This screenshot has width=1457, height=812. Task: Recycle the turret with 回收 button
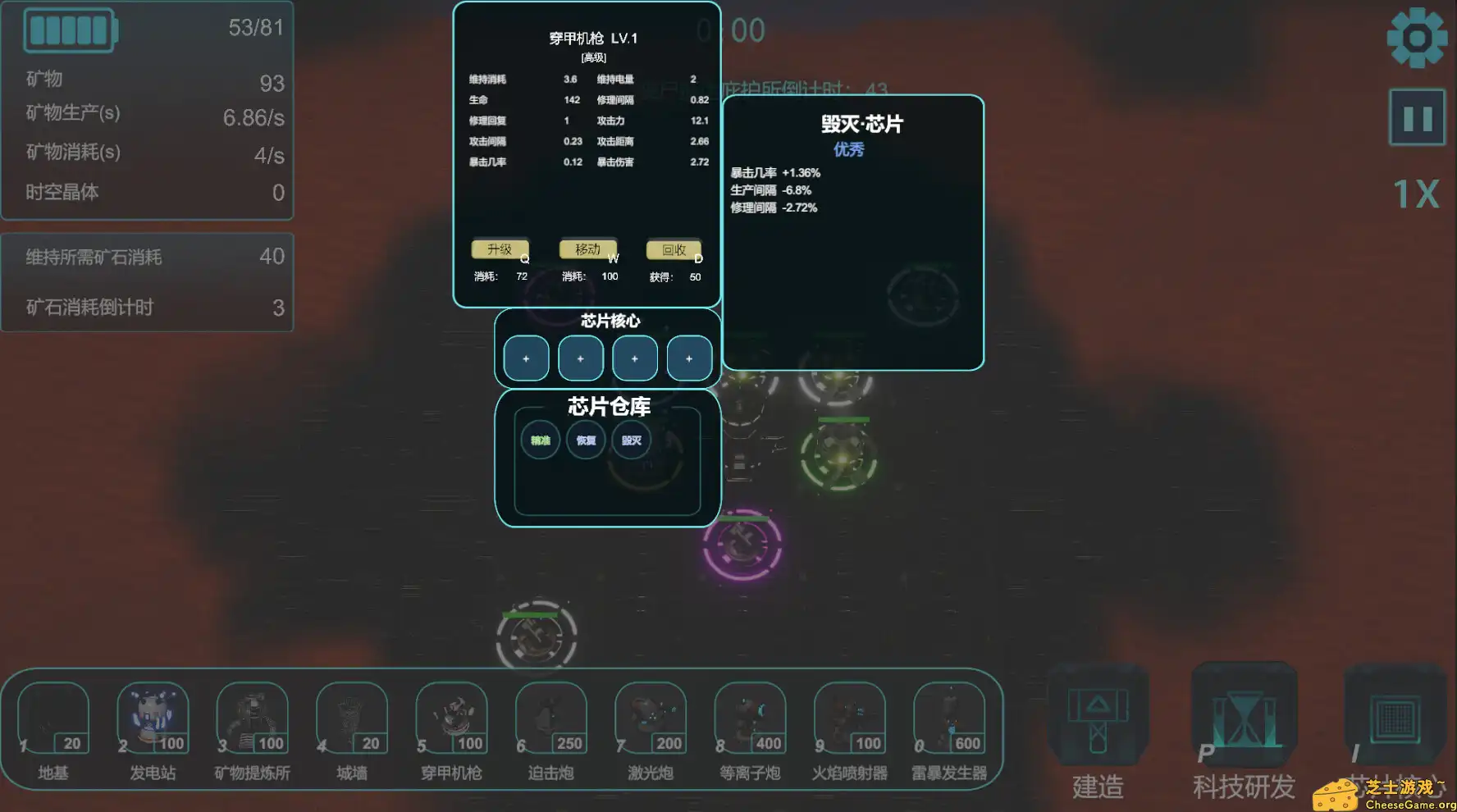[674, 249]
